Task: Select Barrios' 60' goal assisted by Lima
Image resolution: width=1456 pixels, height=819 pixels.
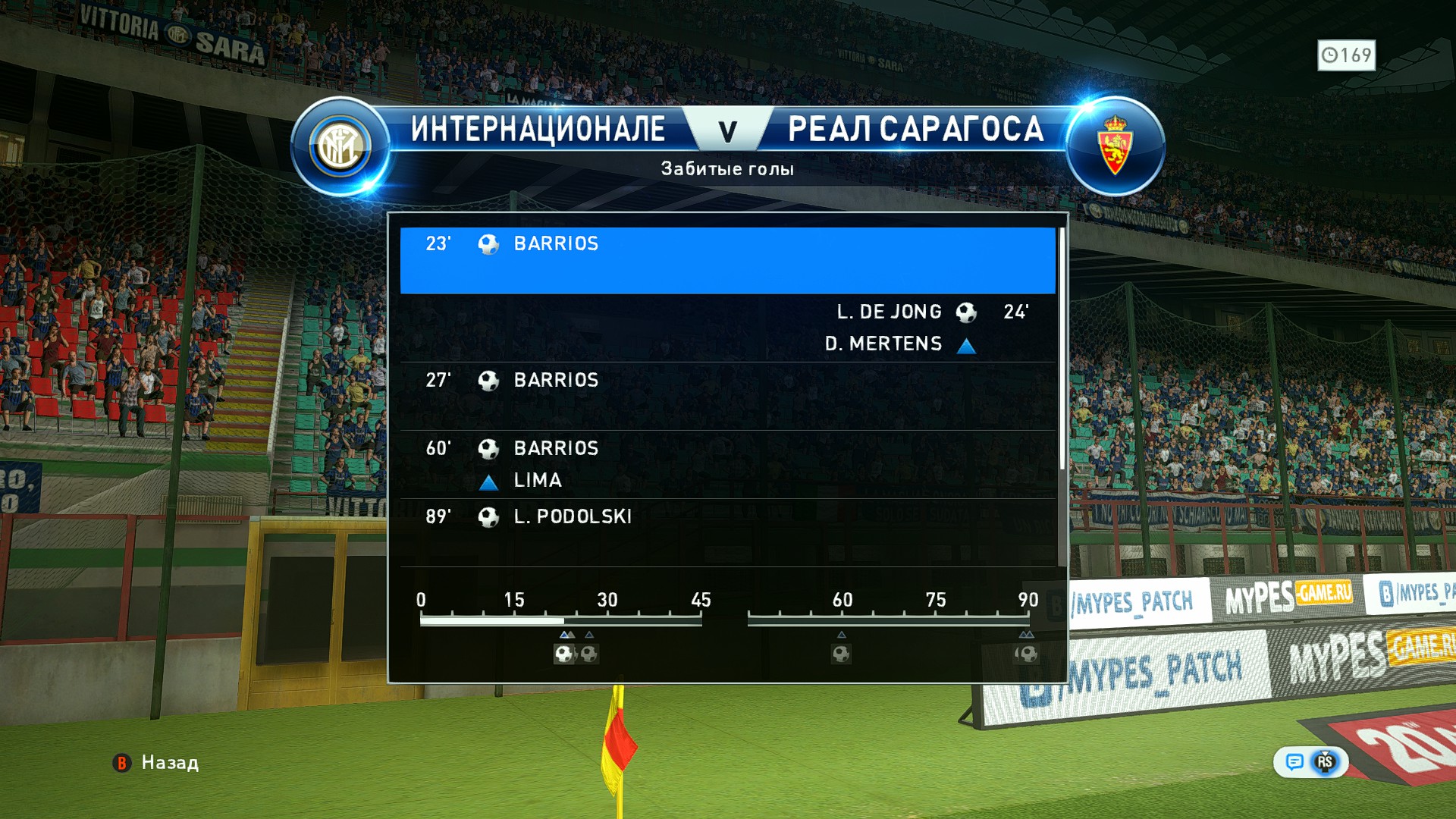Action: (726, 464)
